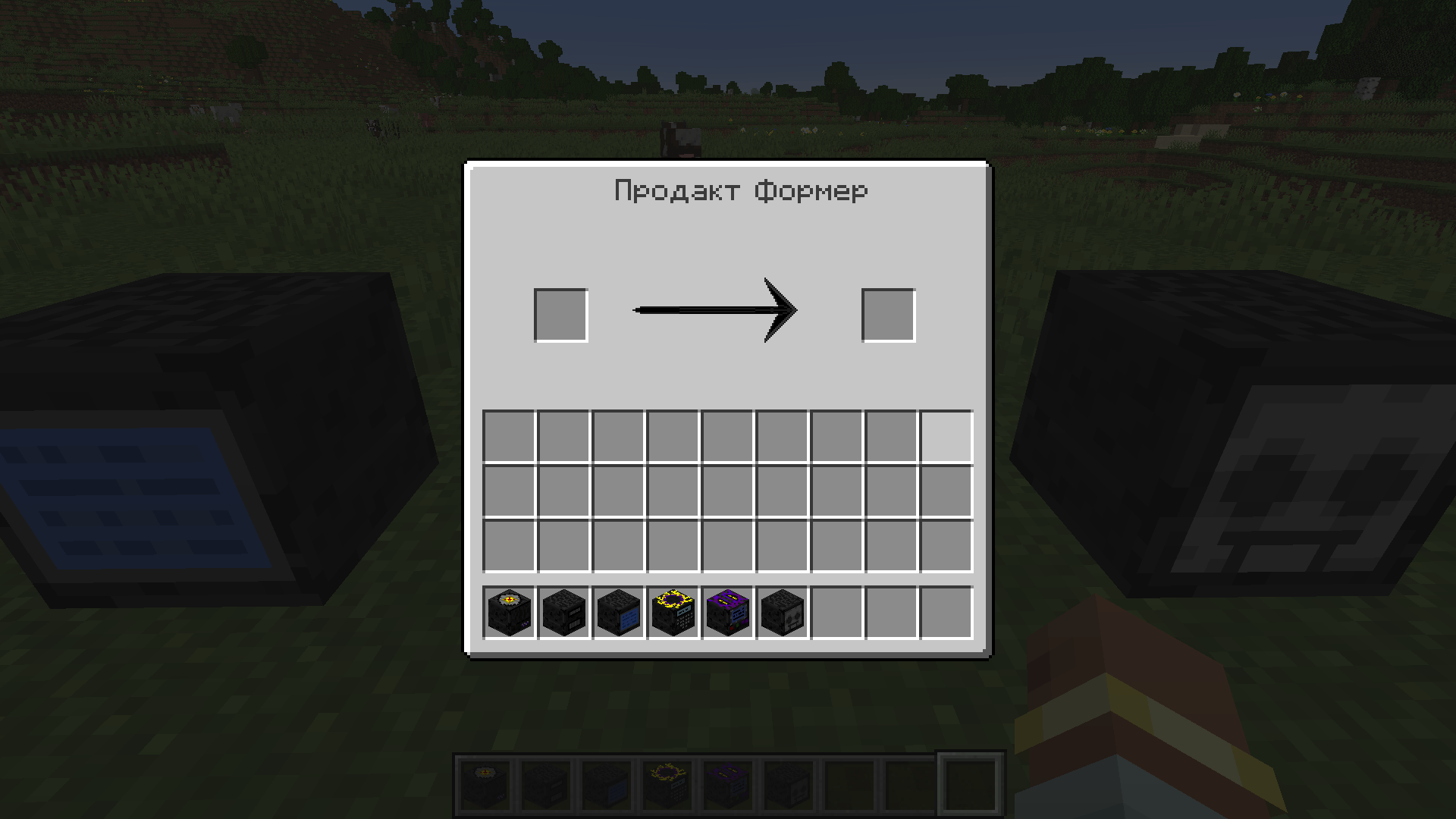1456x819 pixels.
Task: Click the highlighted empty top-right inventory slot
Action: click(945, 435)
